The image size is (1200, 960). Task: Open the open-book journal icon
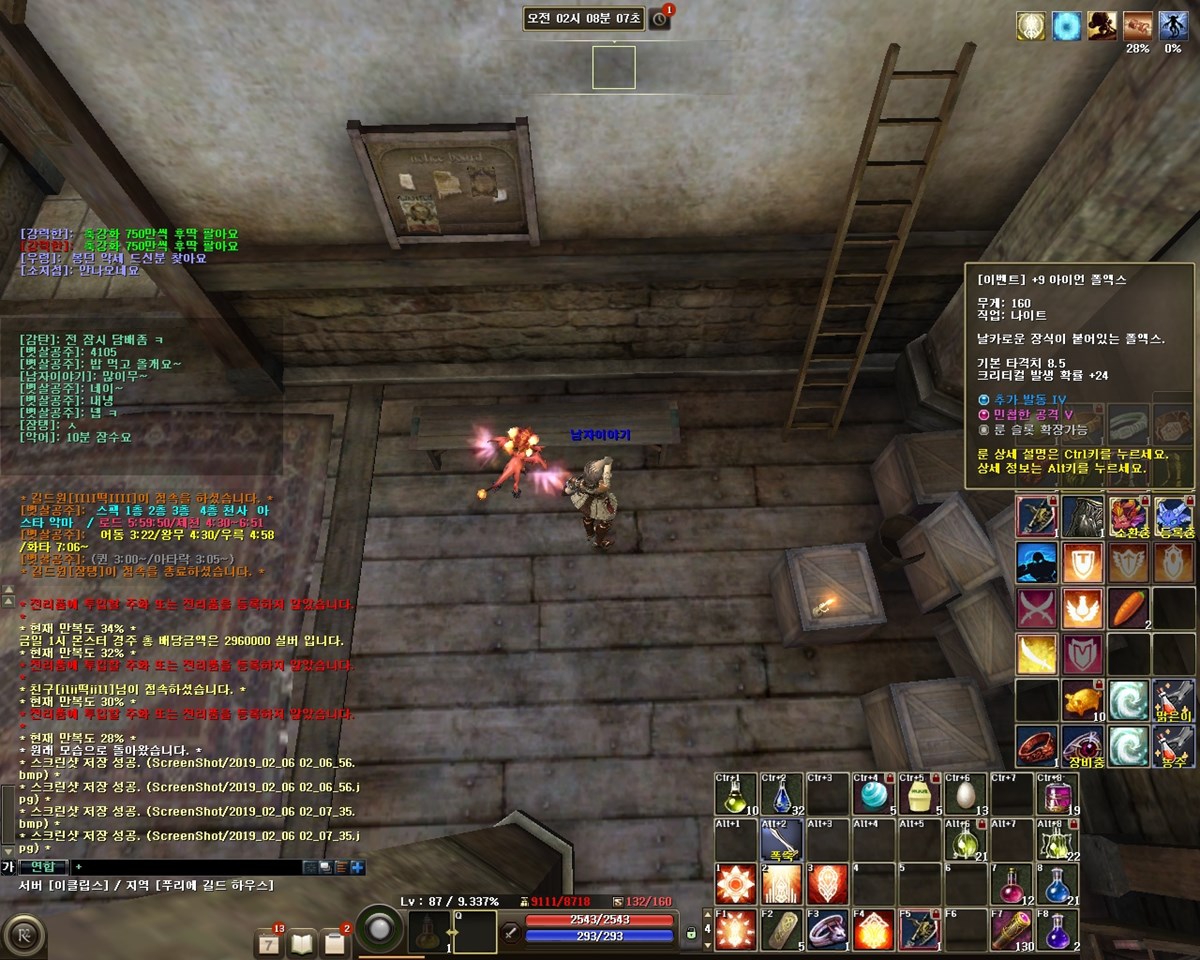pos(301,942)
